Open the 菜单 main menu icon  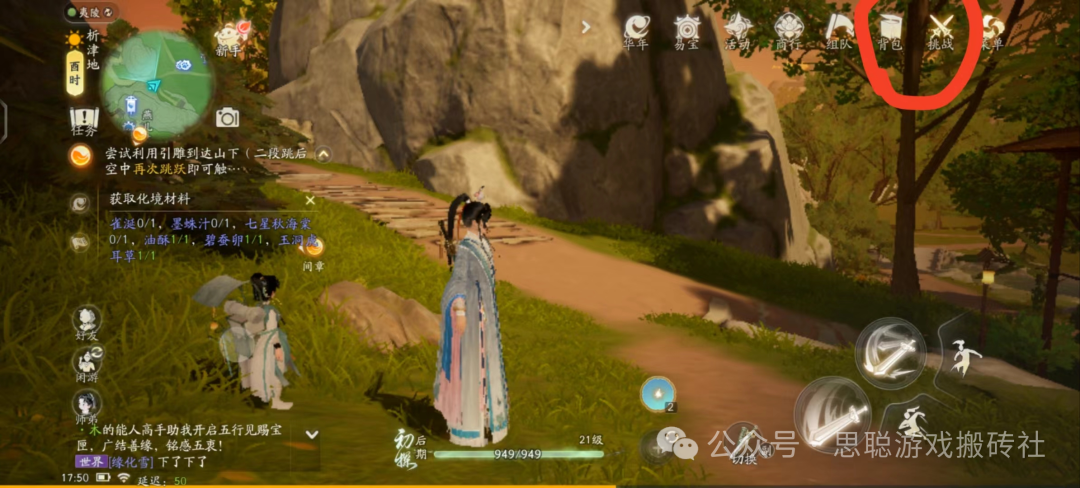pos(992,30)
